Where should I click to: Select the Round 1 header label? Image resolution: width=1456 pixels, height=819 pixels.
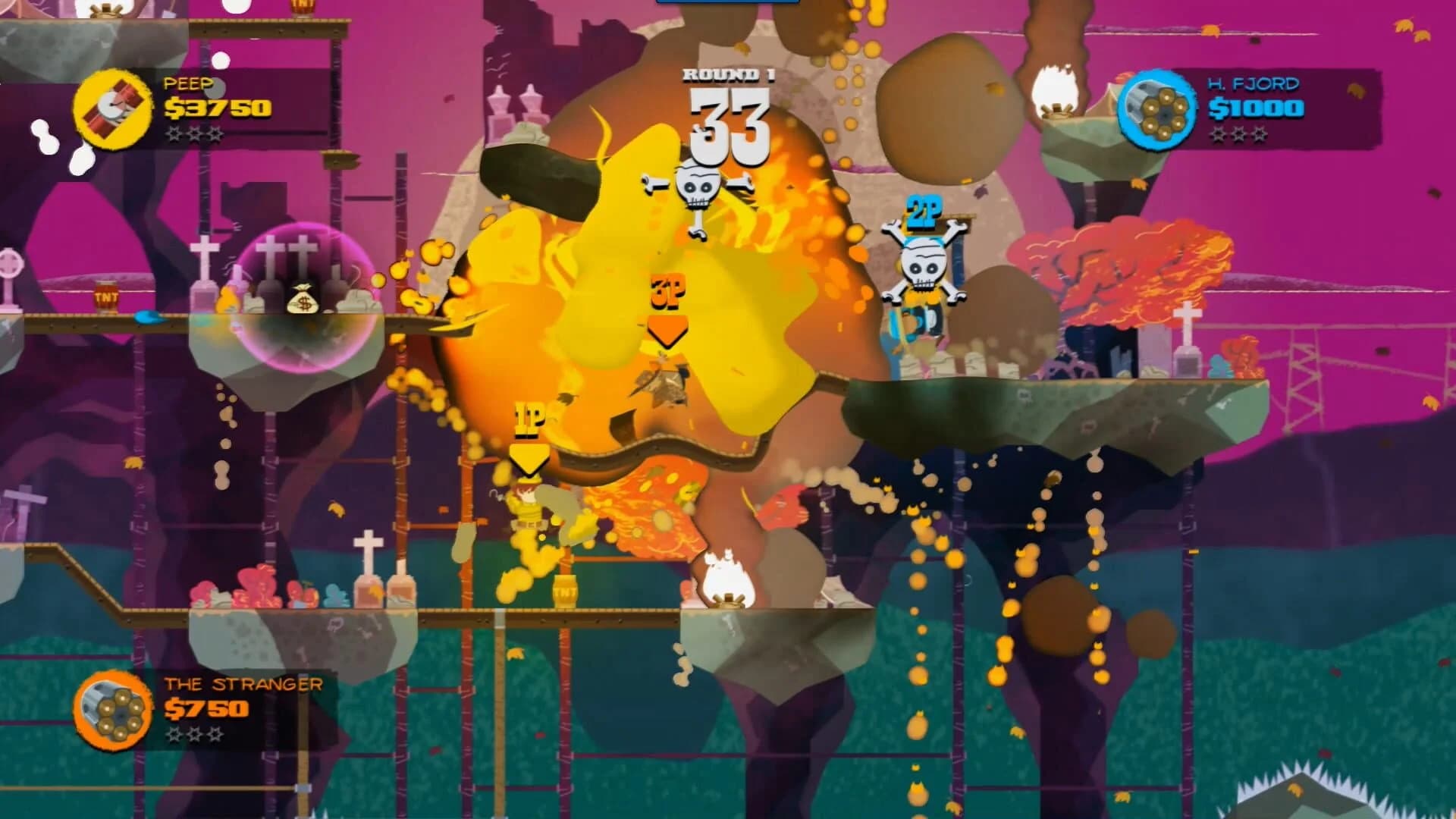(x=727, y=74)
